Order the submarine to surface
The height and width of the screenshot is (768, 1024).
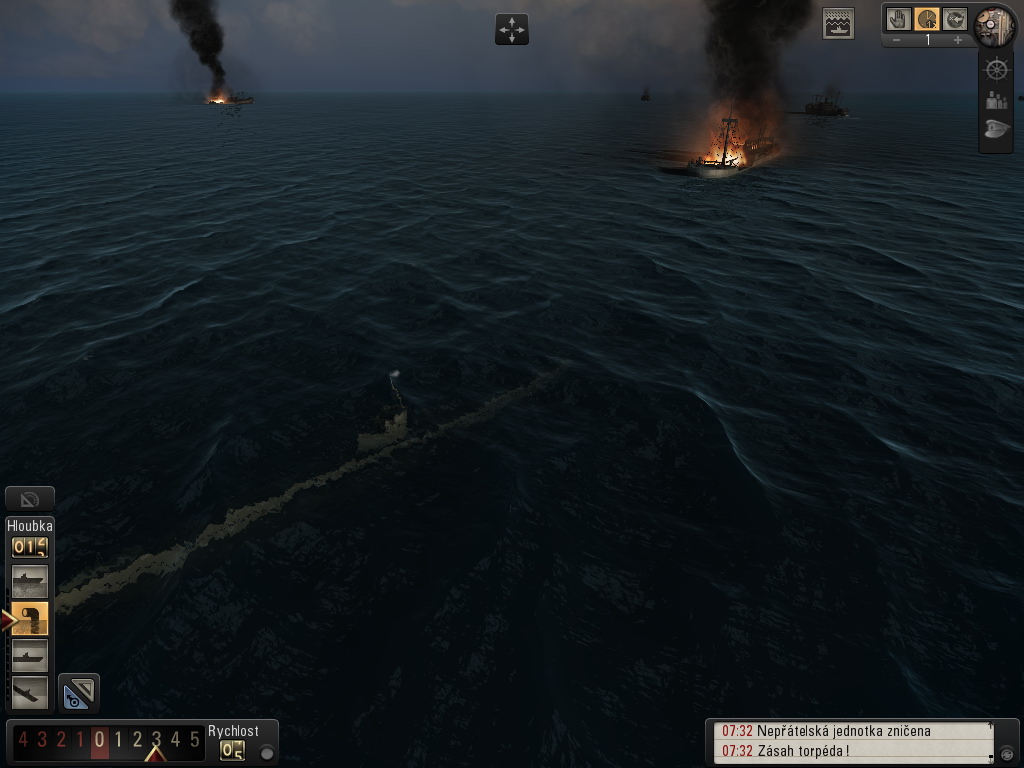tap(29, 581)
